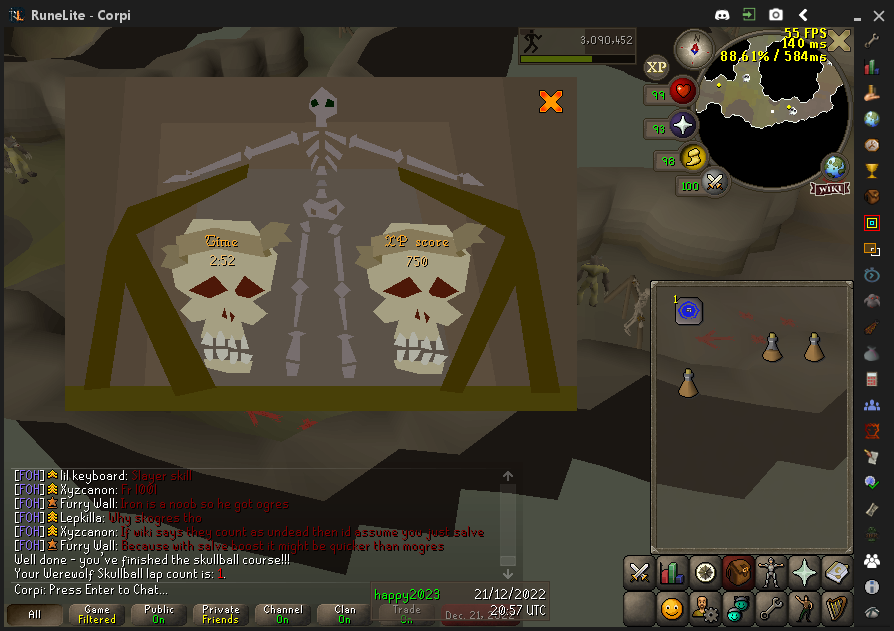This screenshot has height=631, width=894.
Task: Select the Game chat filter tab
Action: (97, 614)
